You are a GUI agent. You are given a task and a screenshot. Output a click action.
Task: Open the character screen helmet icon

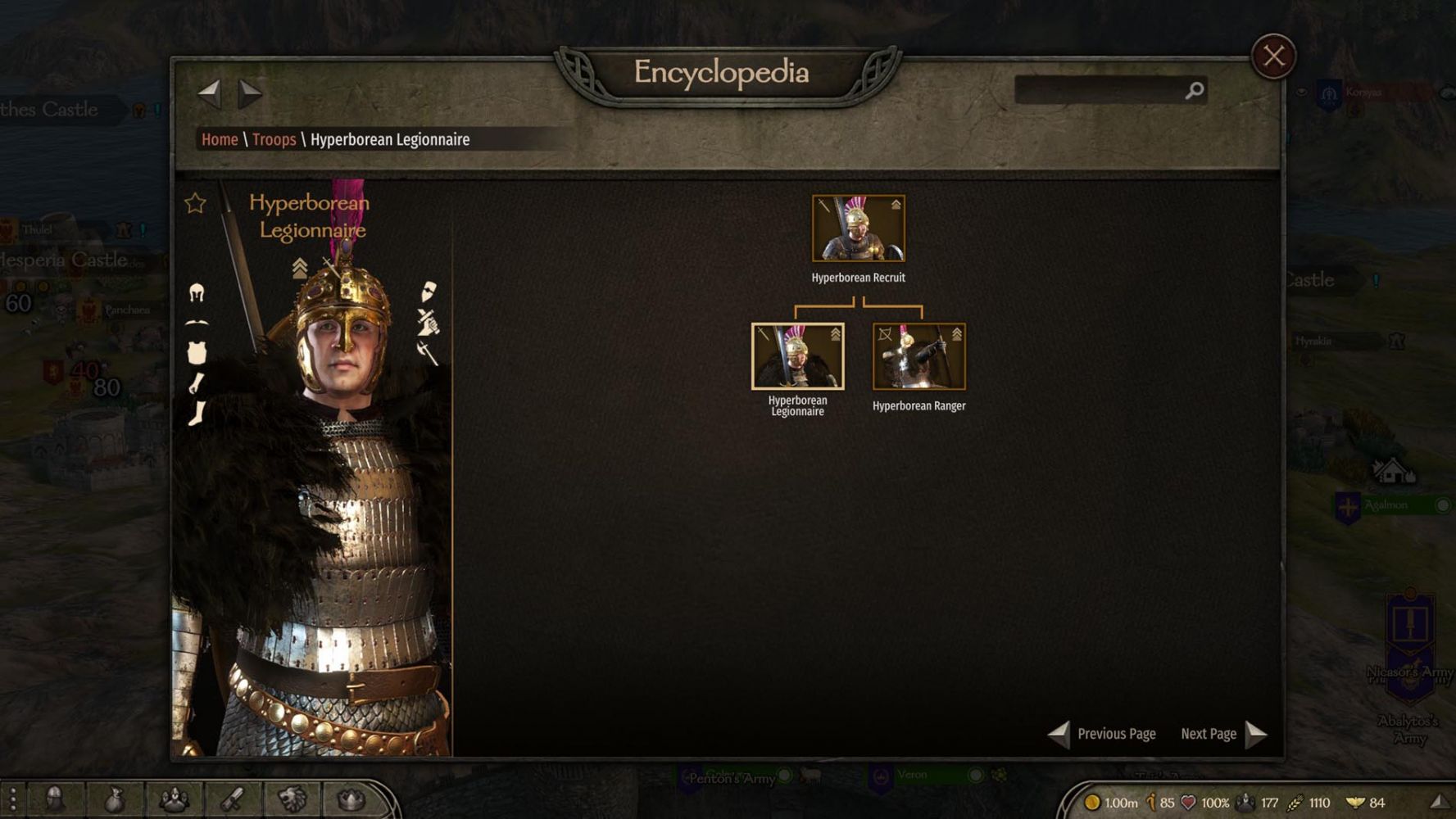click(54, 799)
